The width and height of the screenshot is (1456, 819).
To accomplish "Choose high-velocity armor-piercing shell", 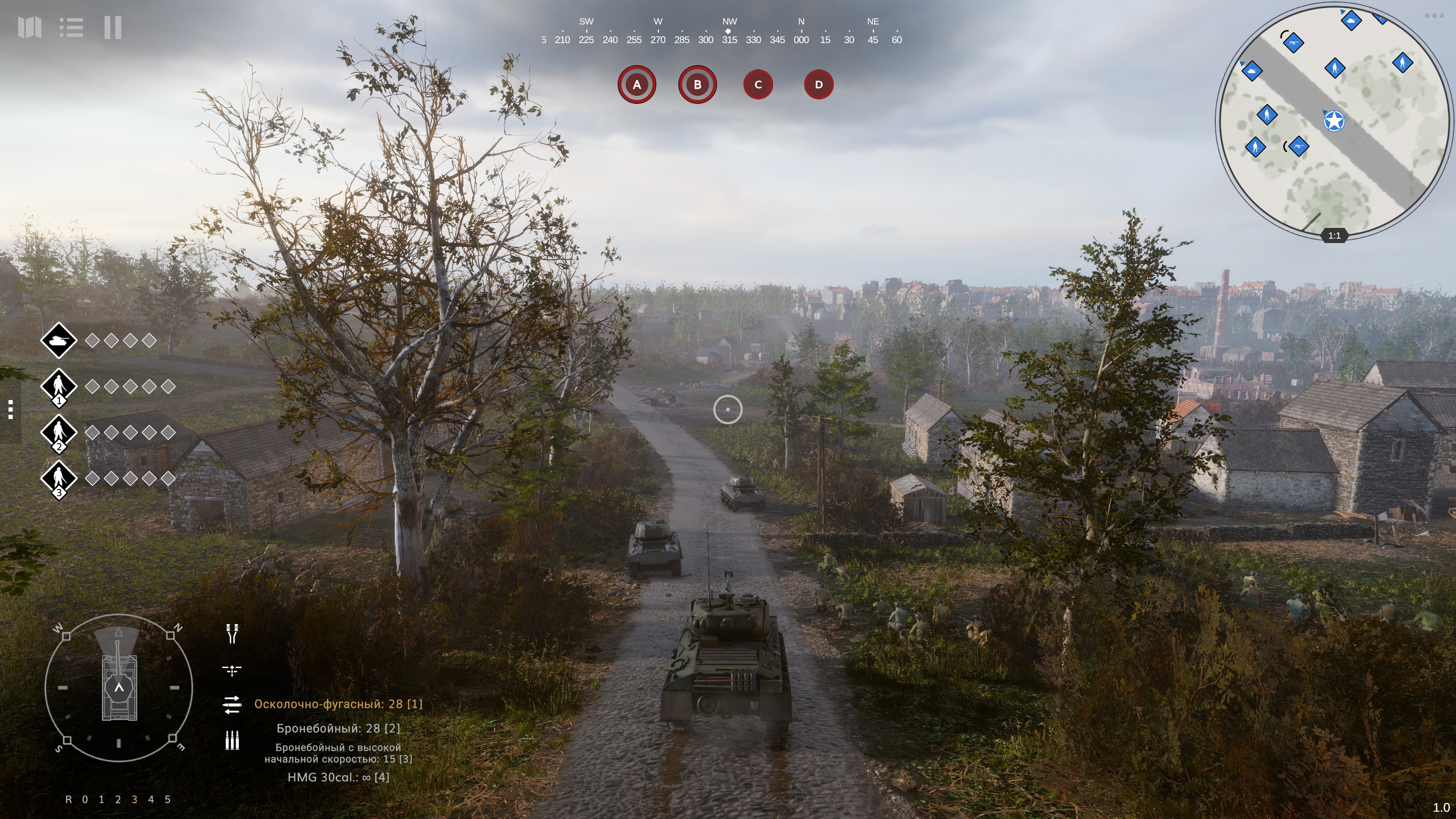I will pyautogui.click(x=338, y=753).
